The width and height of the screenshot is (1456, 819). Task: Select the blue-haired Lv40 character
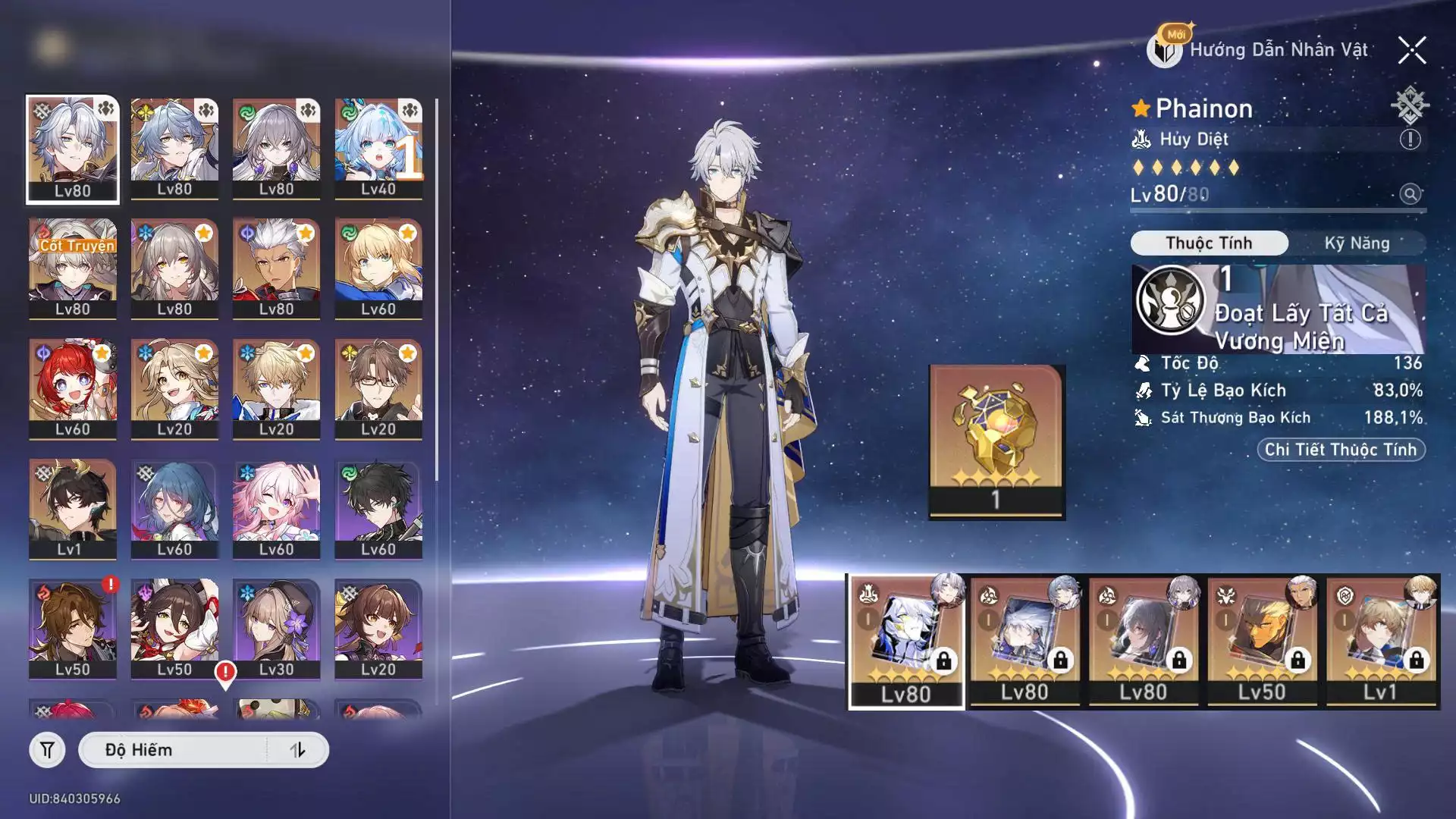coord(378,149)
